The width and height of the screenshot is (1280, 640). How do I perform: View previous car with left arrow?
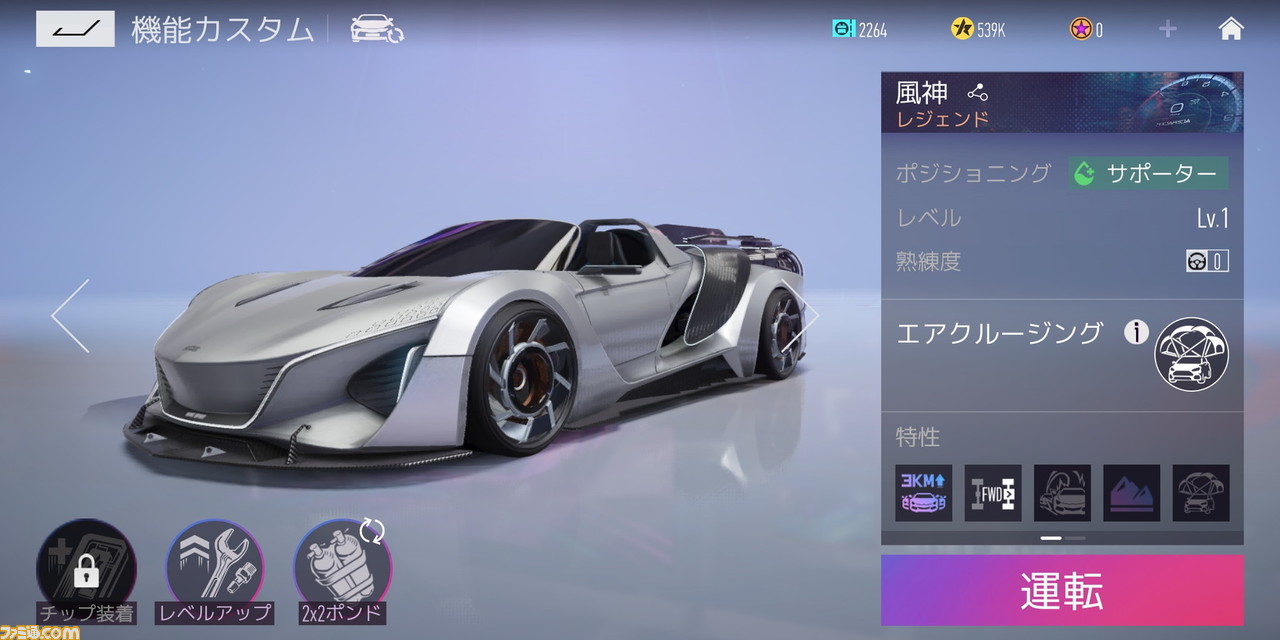(71, 316)
